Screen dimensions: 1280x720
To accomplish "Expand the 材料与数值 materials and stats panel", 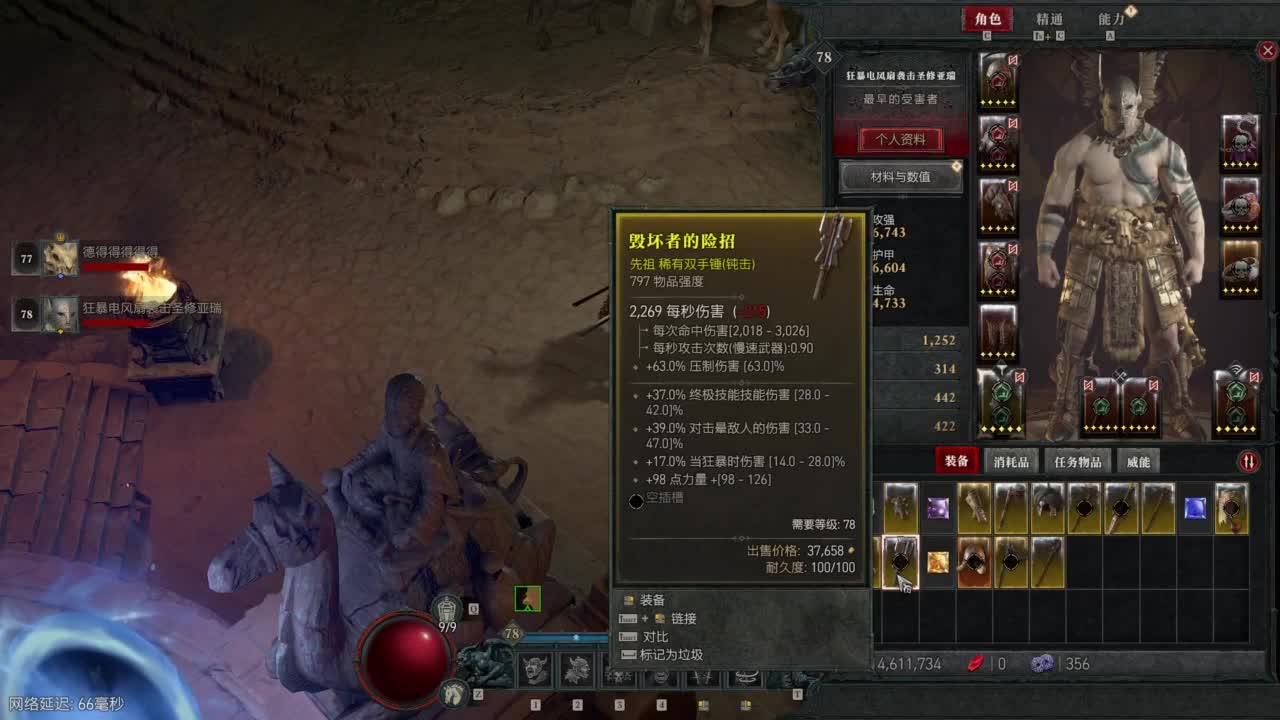I will click(900, 177).
